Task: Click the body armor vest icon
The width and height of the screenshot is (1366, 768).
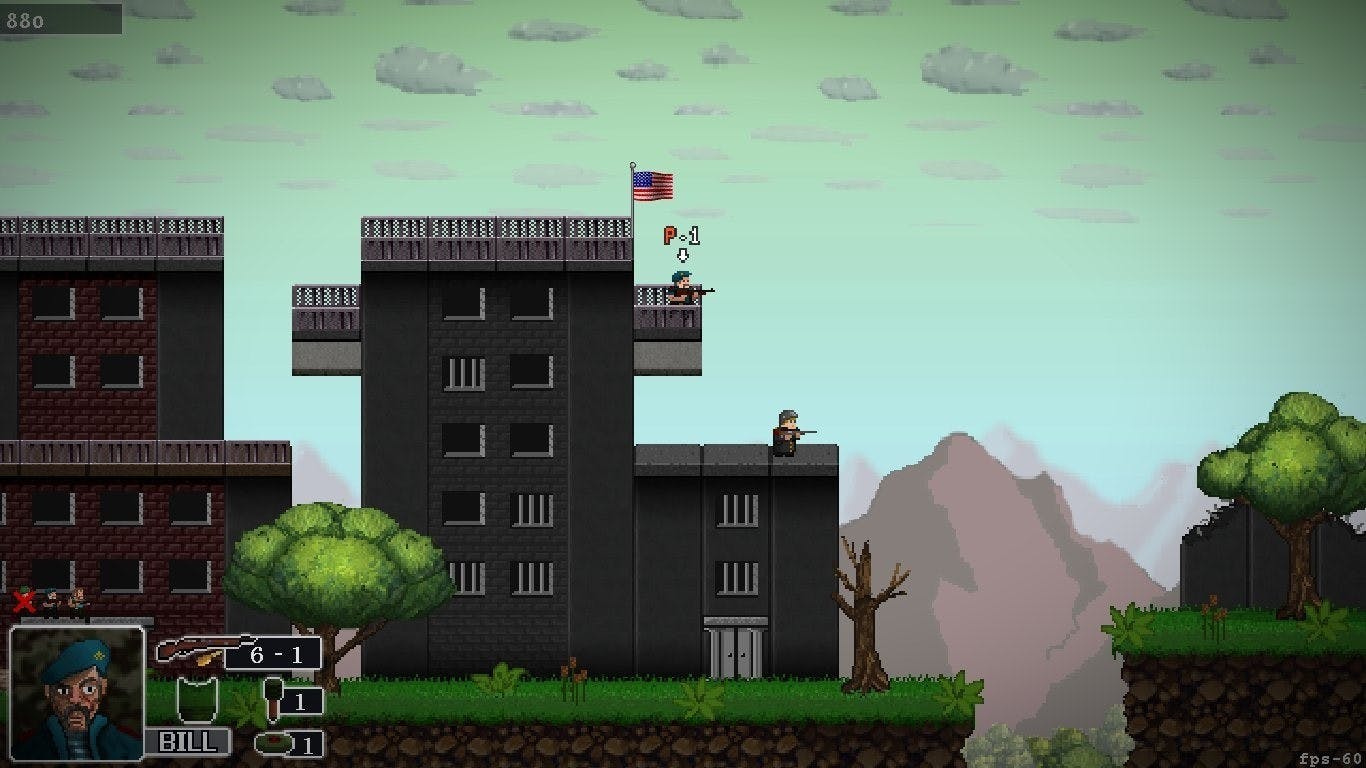Action: (x=197, y=700)
